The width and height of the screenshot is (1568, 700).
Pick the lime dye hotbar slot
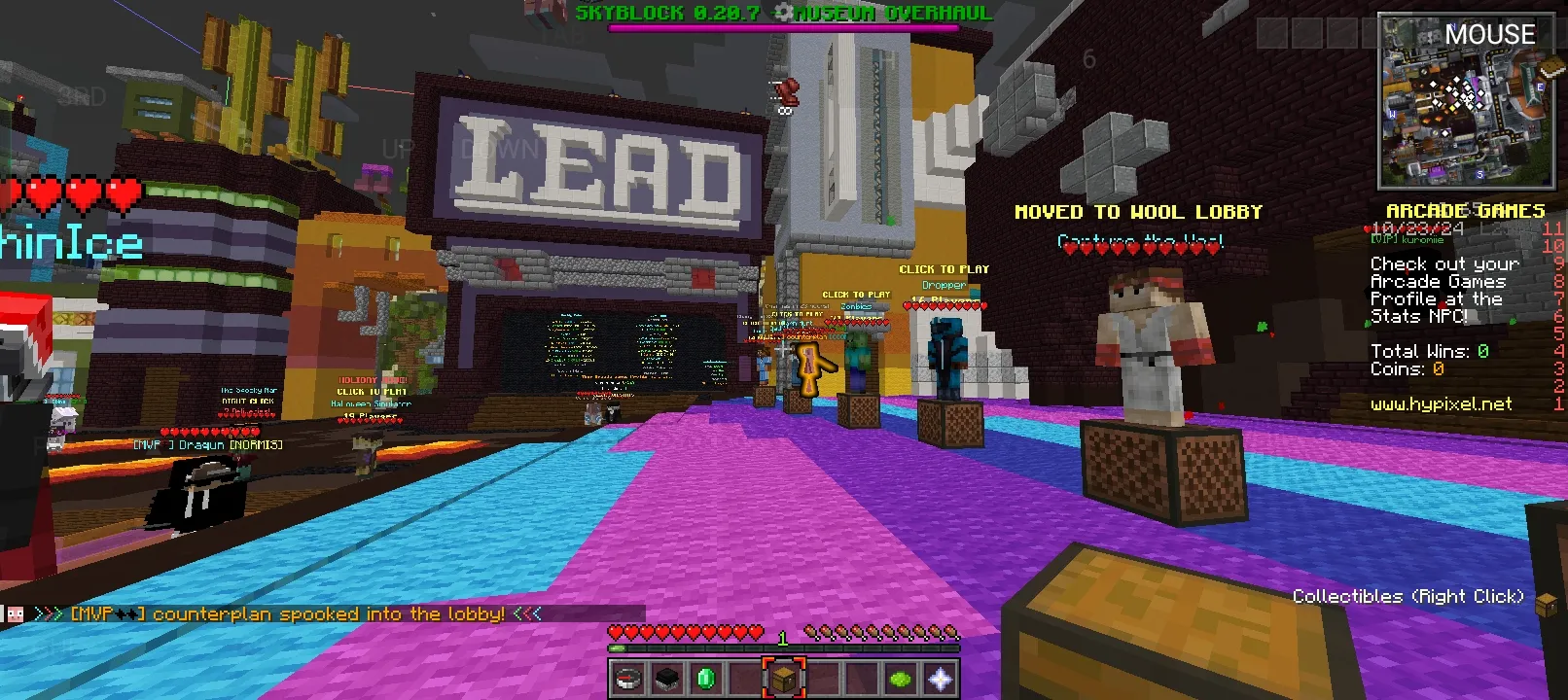point(901,679)
